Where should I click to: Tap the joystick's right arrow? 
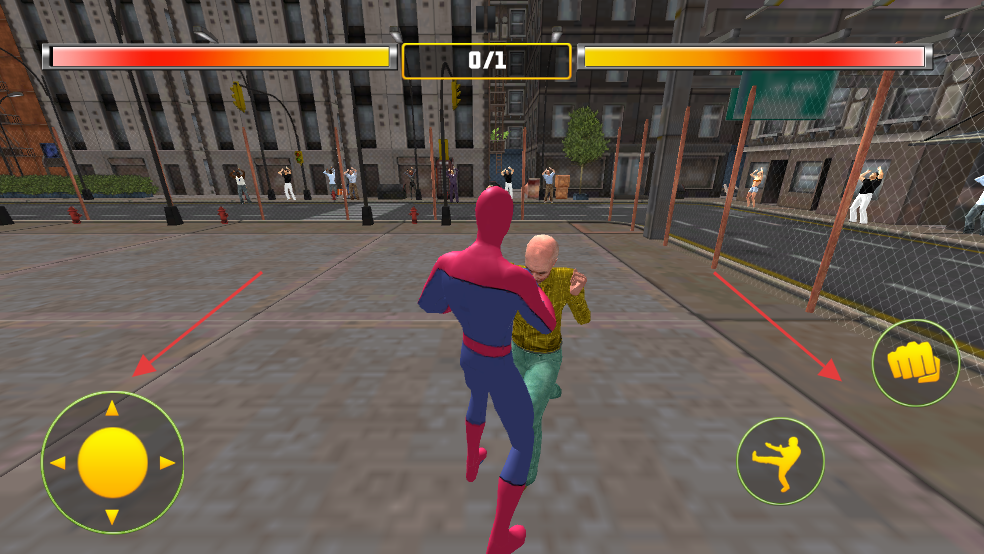167,463
